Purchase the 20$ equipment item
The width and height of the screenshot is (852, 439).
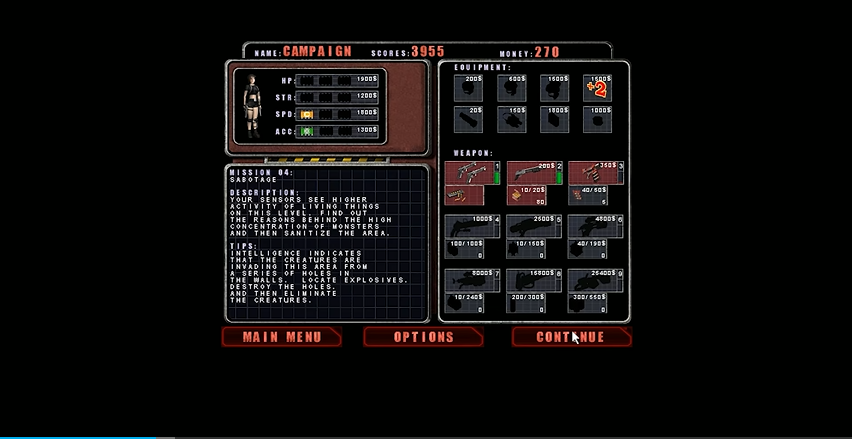point(468,119)
